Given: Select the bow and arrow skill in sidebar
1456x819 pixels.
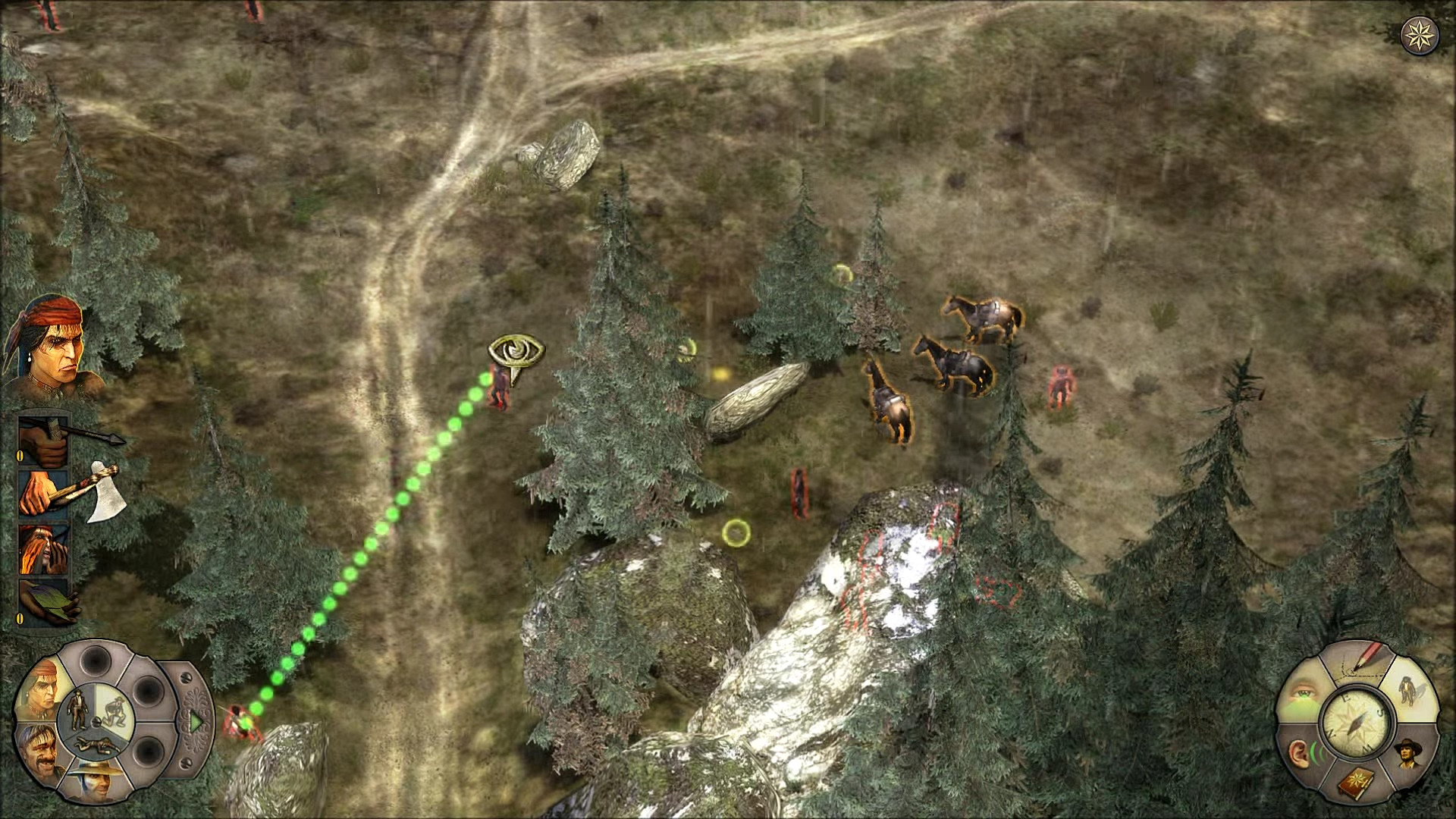Looking at the screenshot, I should [43, 441].
